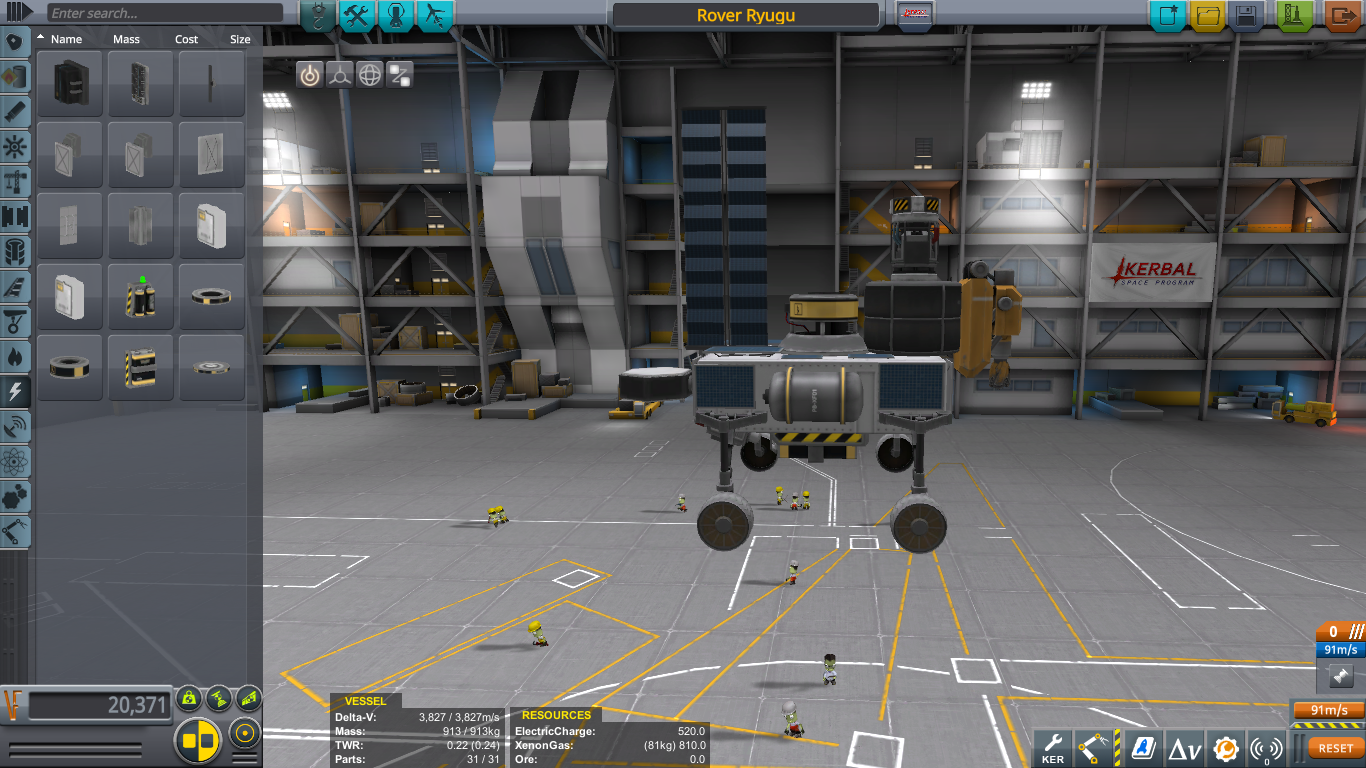Screen dimensions: 1366x768
Task: Reset the staging stack
Action: (1335, 747)
